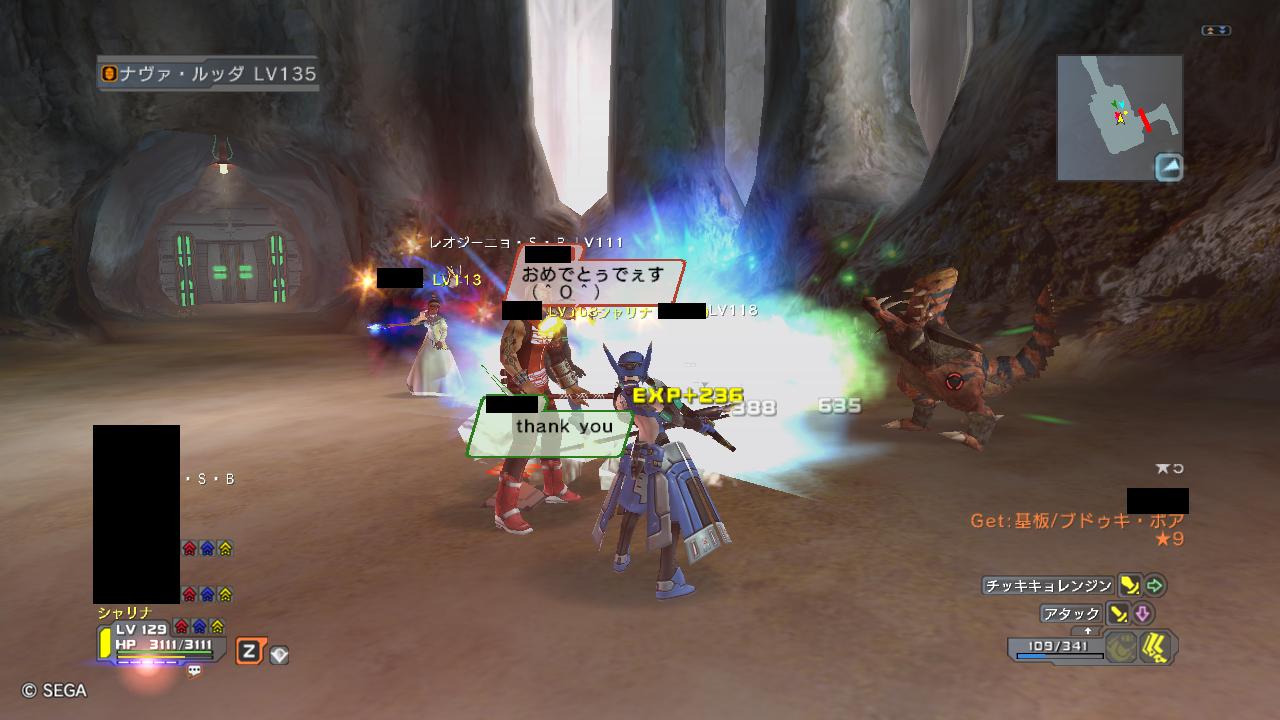Viewport: 1280px width, 720px height.
Task: Click the grey diamond icon beside Z
Action: click(279, 655)
